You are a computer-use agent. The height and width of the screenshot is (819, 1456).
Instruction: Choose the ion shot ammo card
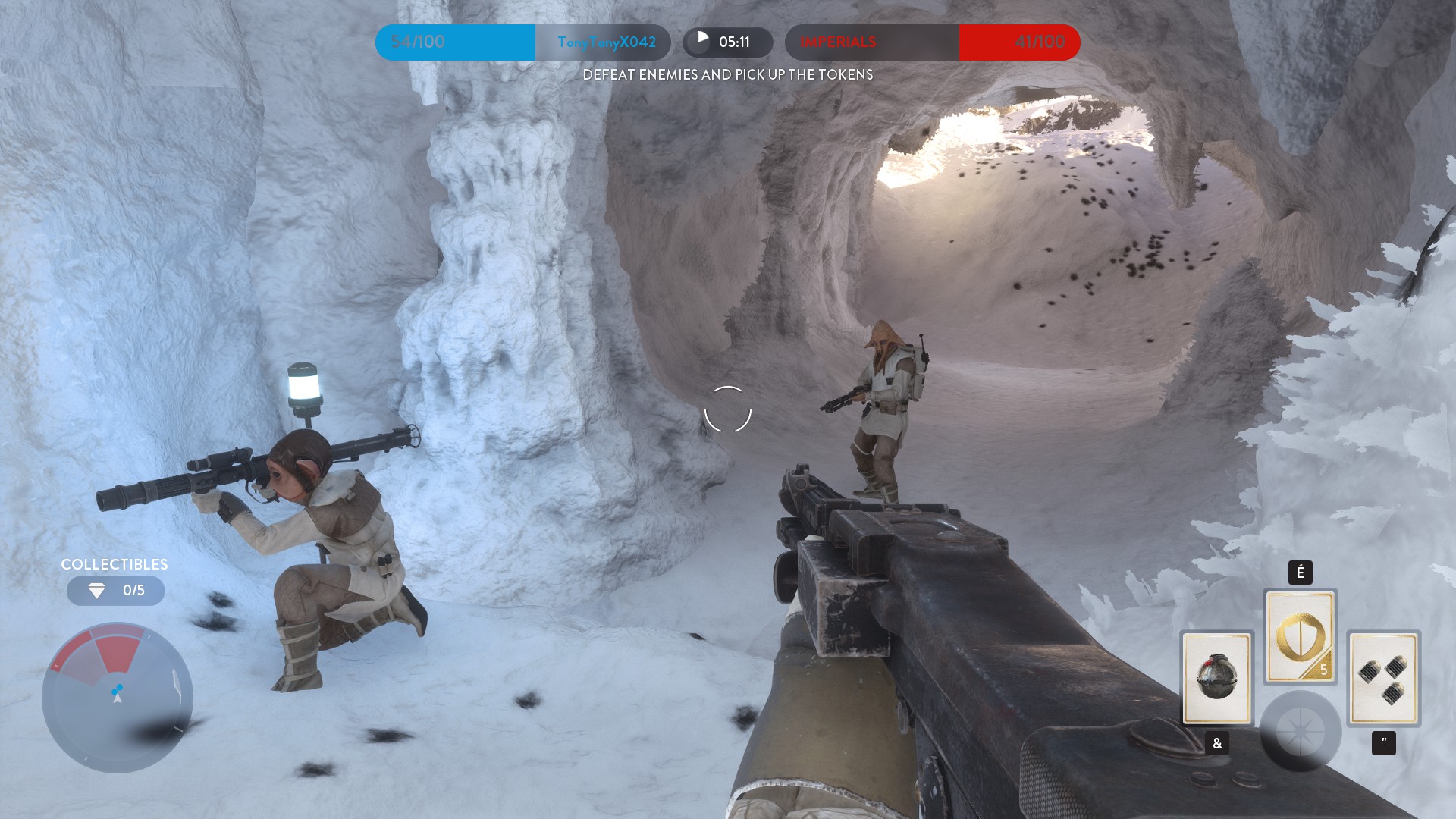pos(1383,678)
